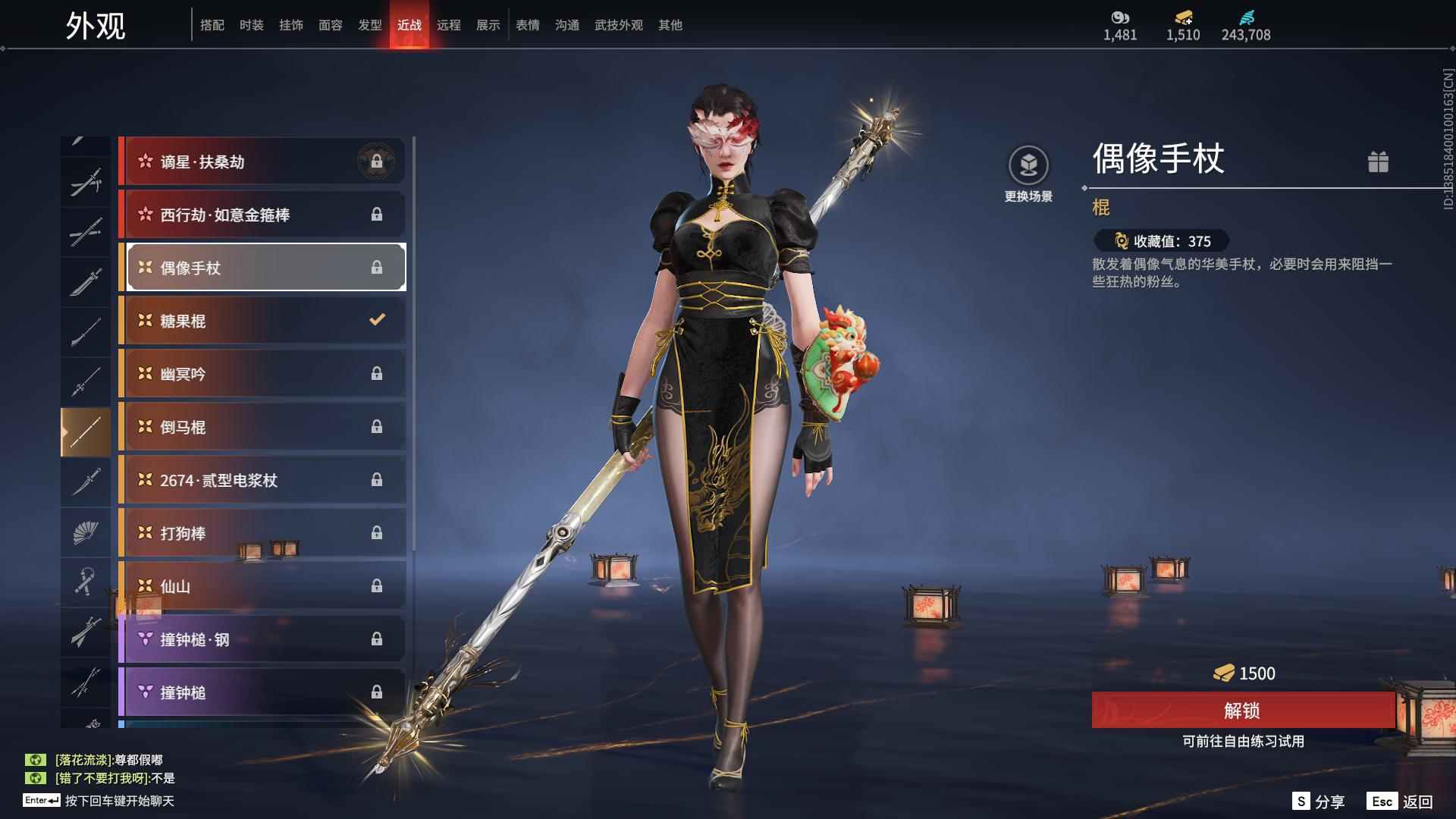Click the rope dart weapon category icon
1456x819 pixels.
[x=86, y=580]
